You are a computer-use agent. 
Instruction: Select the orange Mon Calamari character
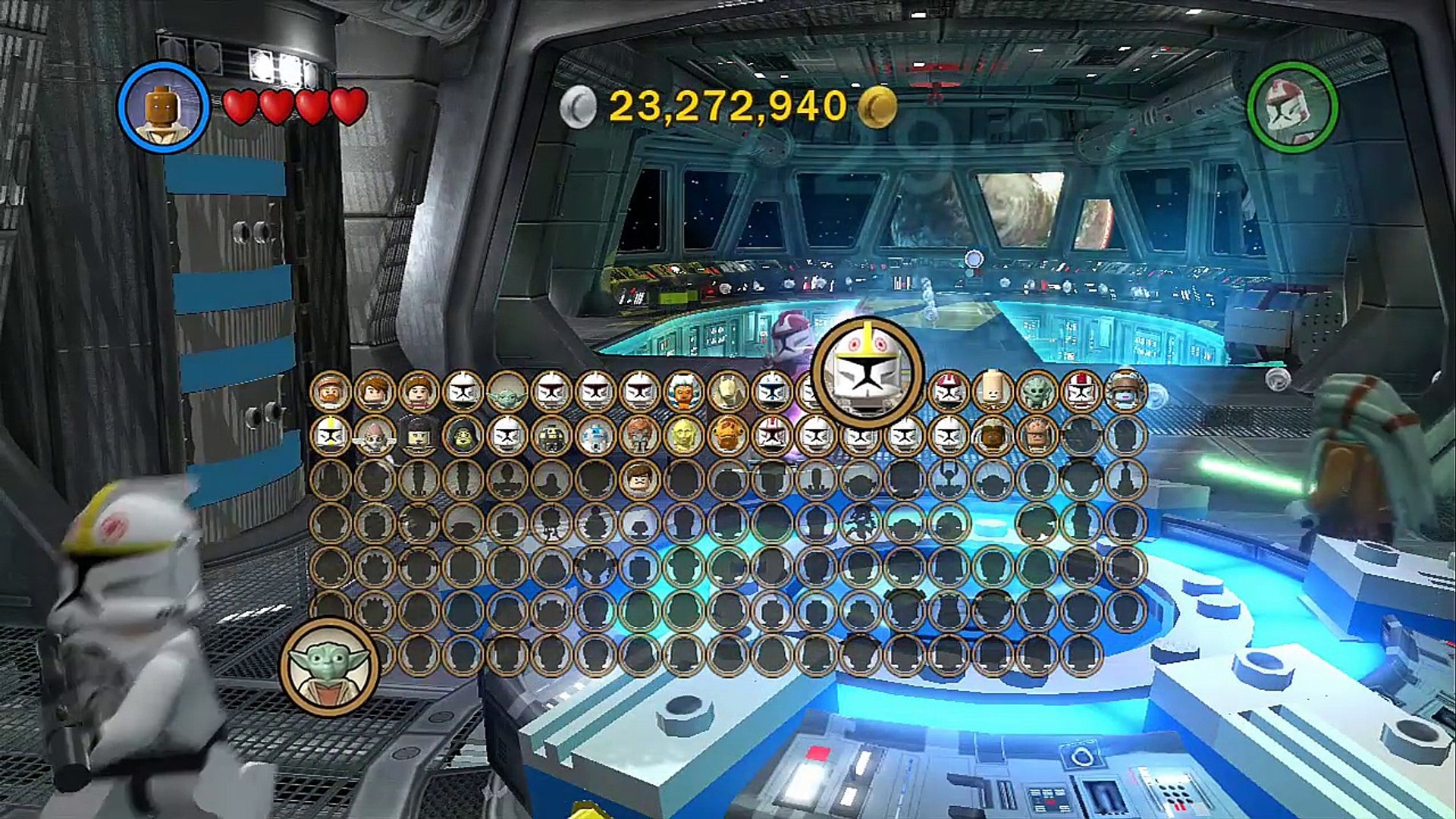tap(727, 436)
